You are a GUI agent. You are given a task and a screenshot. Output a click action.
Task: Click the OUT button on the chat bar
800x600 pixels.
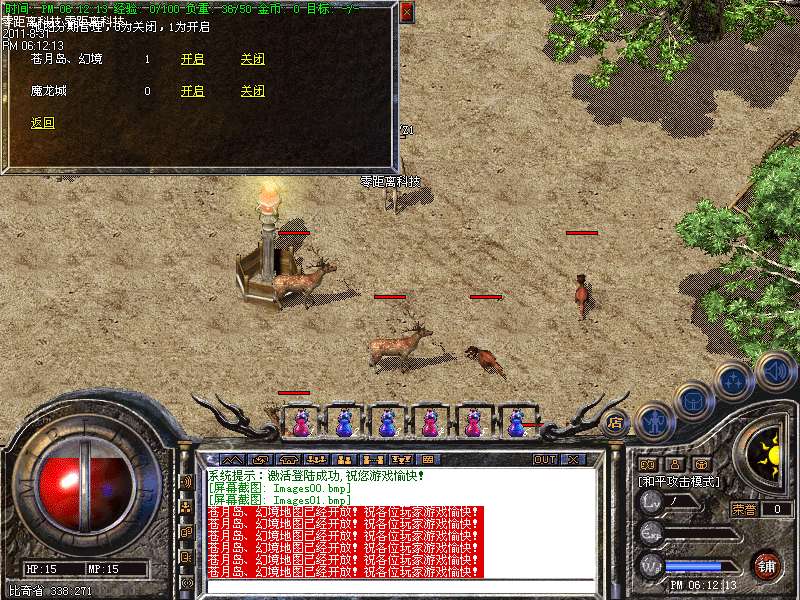pos(545,460)
